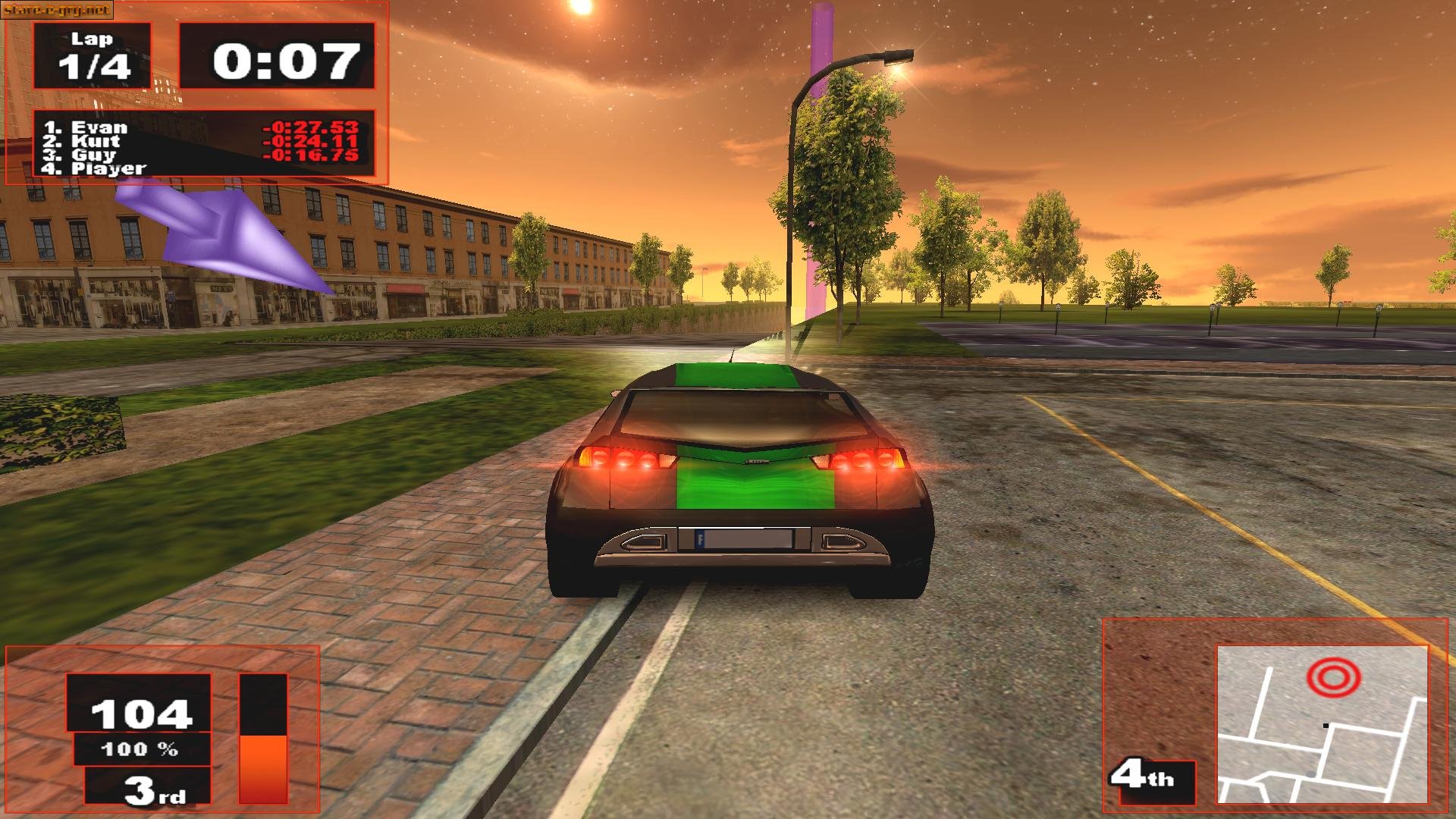1456x819 pixels.
Task: Click the stare-e-gry.net watermark link
Action: coord(57,11)
